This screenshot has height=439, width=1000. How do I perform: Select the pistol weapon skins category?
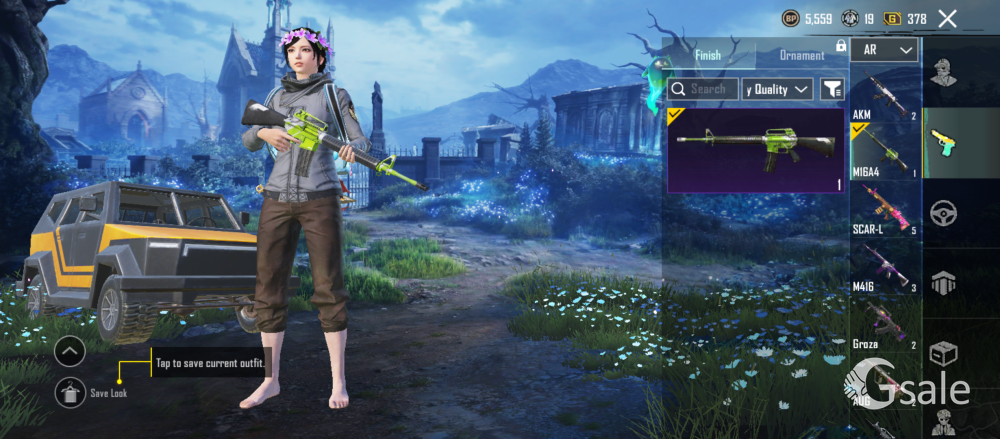pos(944,142)
